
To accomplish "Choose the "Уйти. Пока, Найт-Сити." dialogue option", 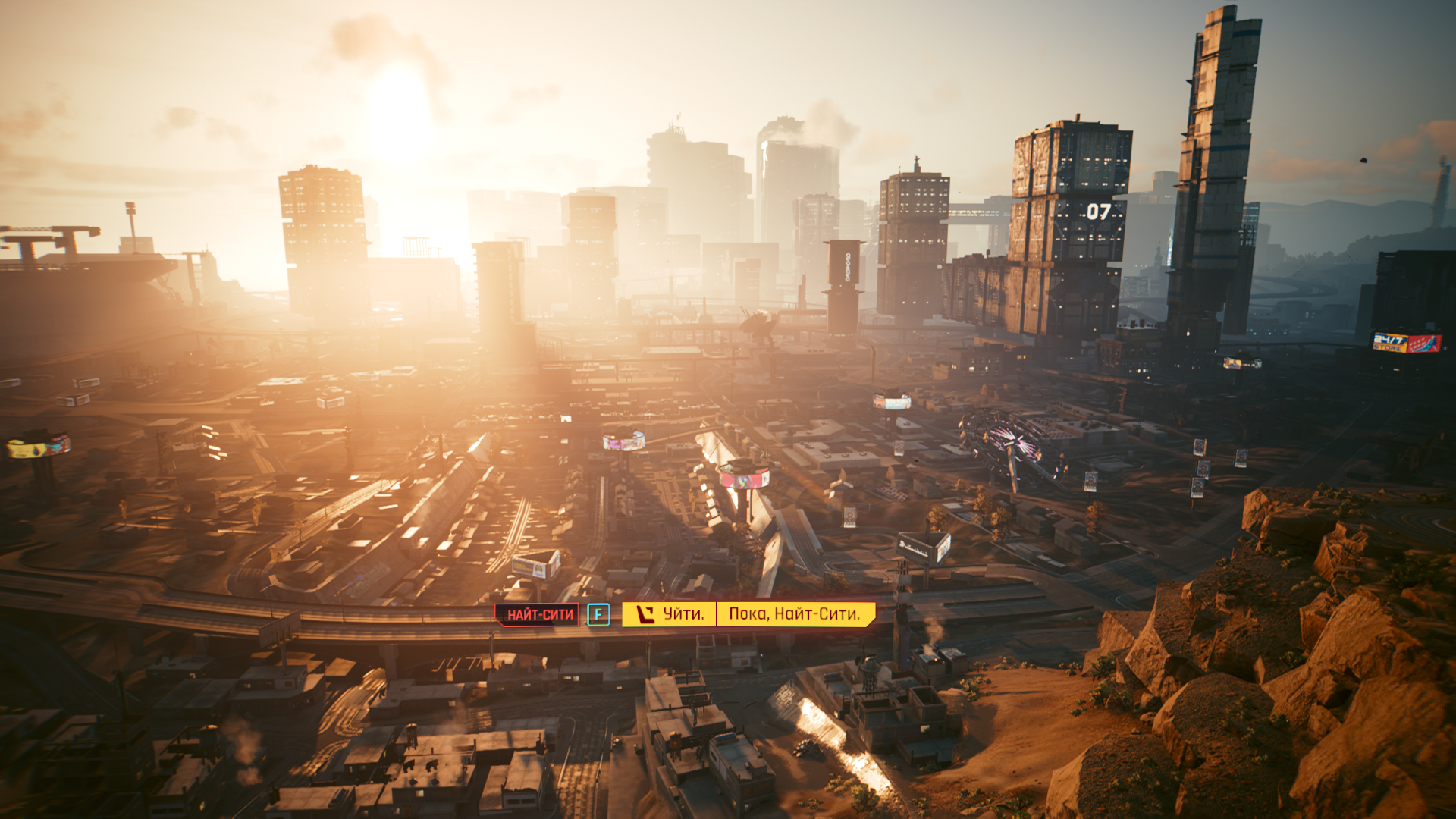I will 748,614.
